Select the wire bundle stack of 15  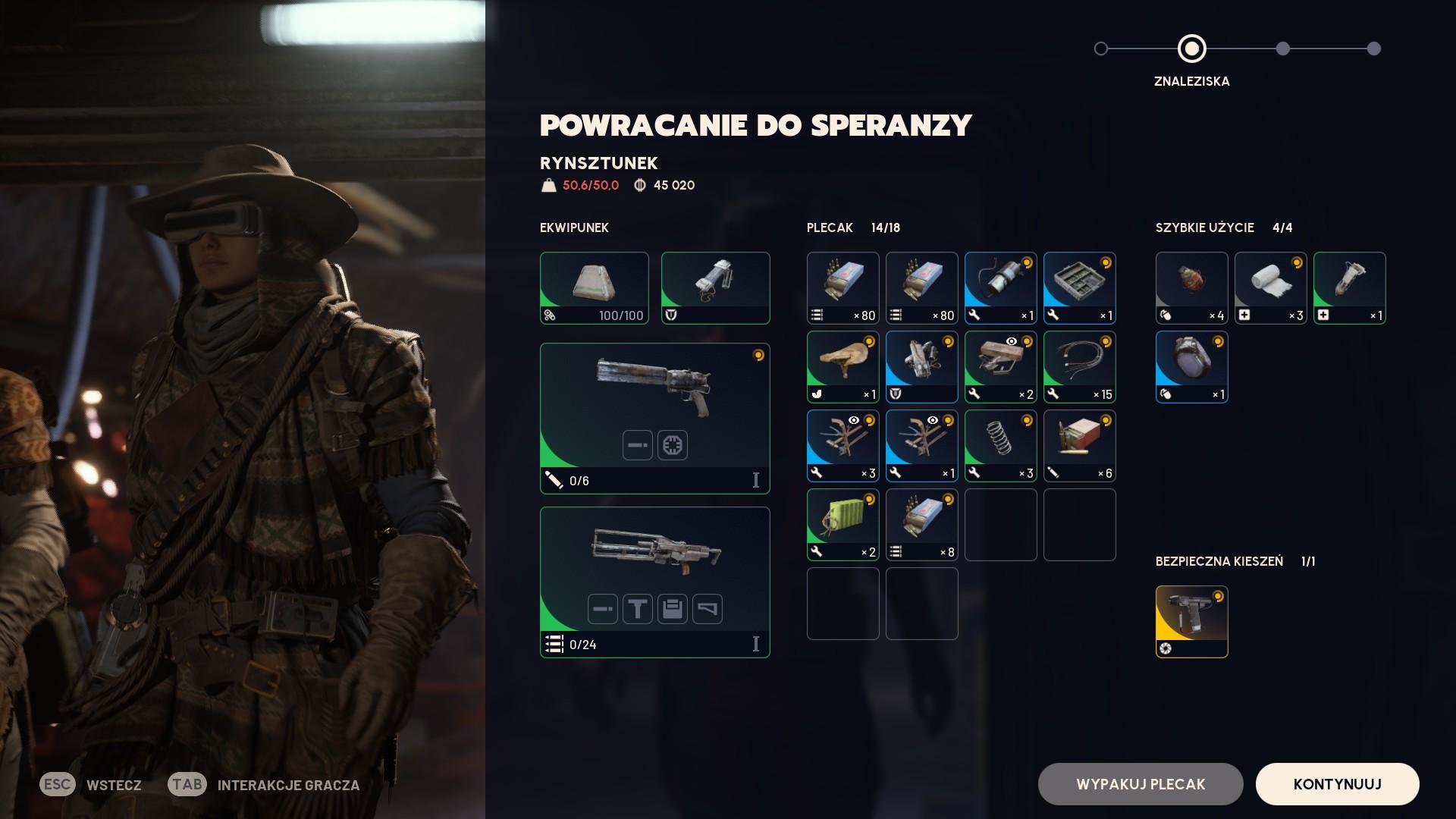click(1079, 367)
